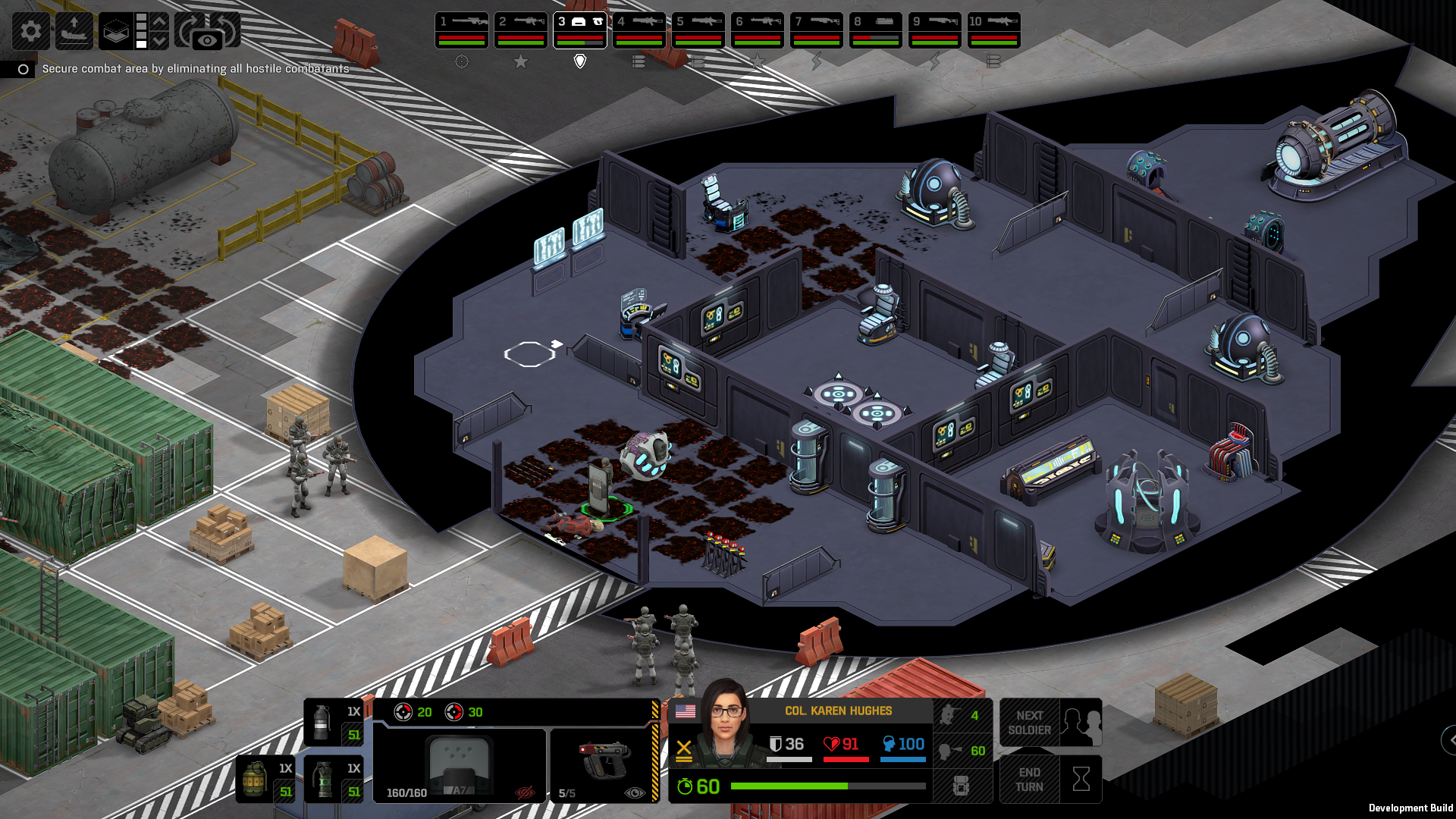
Task: Choose soldier 3 with shield and pistol
Action: [x=579, y=30]
